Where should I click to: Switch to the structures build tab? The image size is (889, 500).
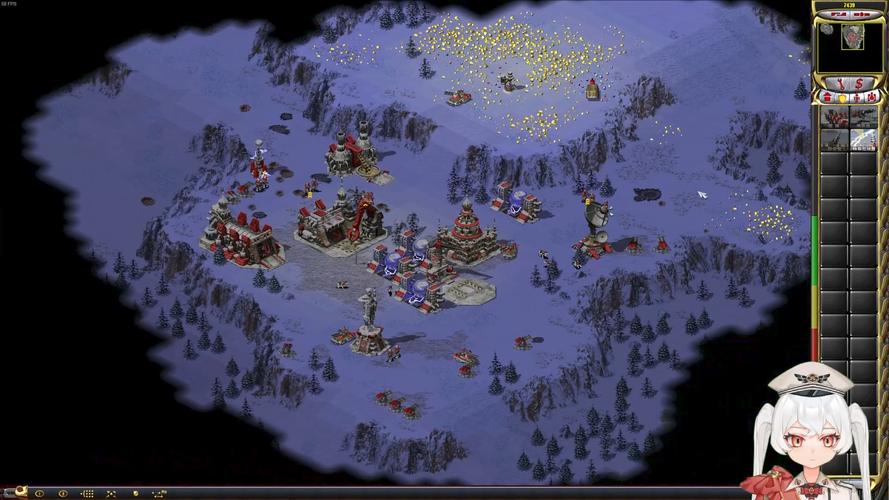(826, 97)
